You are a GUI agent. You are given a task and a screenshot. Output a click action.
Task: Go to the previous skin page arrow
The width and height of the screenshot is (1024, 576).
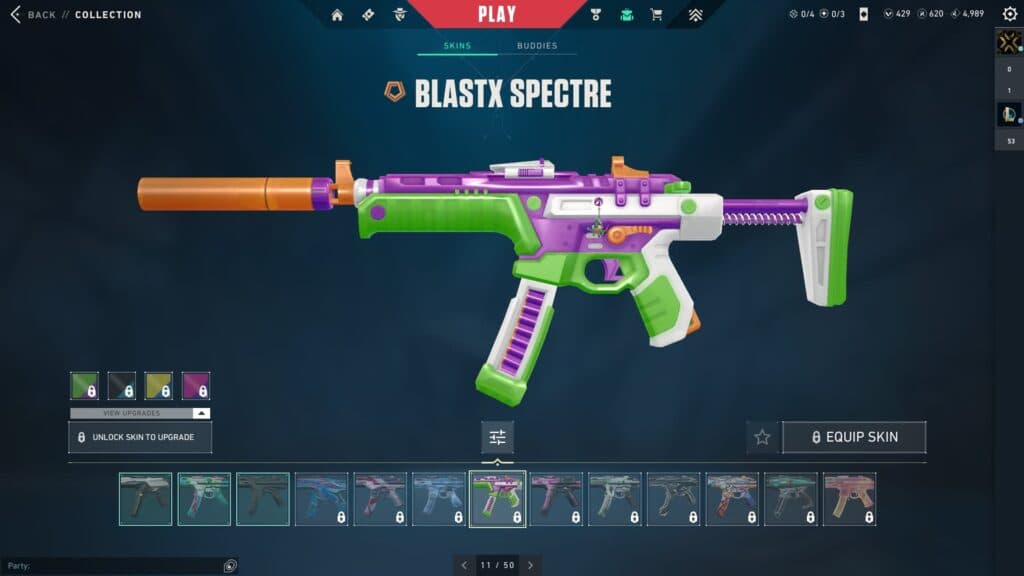[x=464, y=565]
